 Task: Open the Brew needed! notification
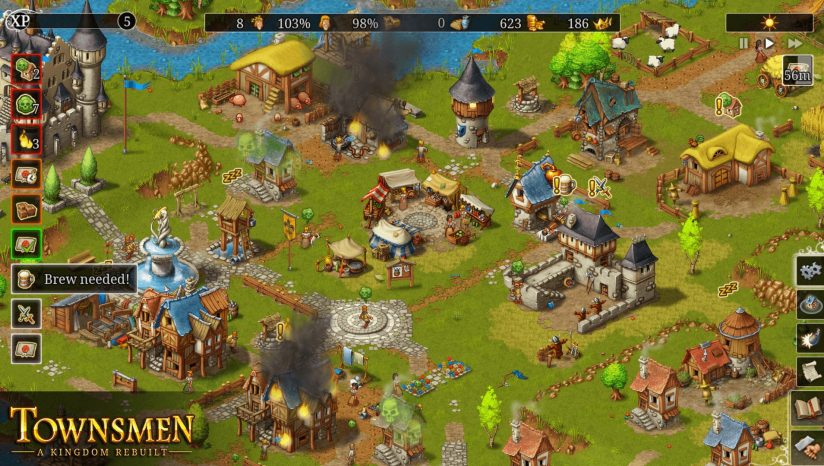point(74,279)
